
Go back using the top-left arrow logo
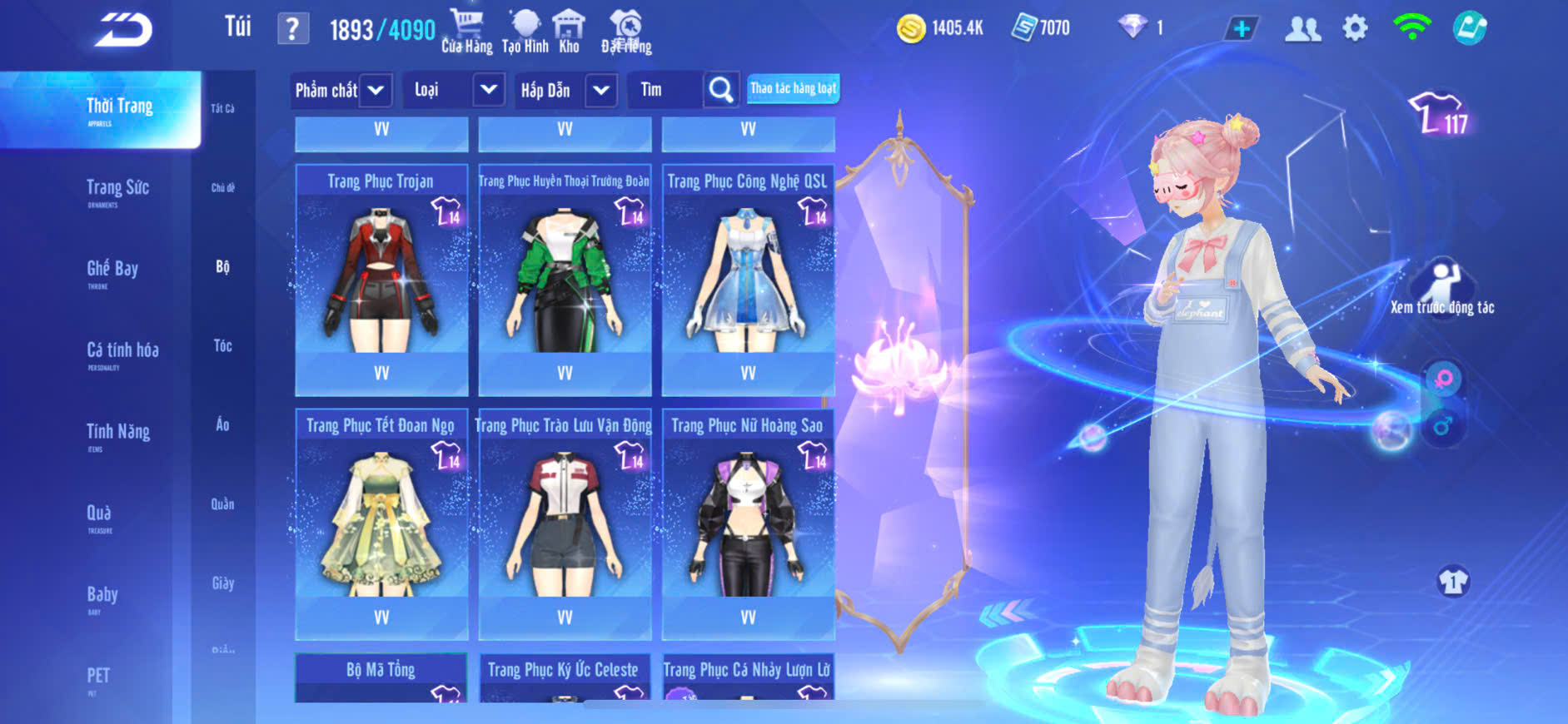pos(123,30)
